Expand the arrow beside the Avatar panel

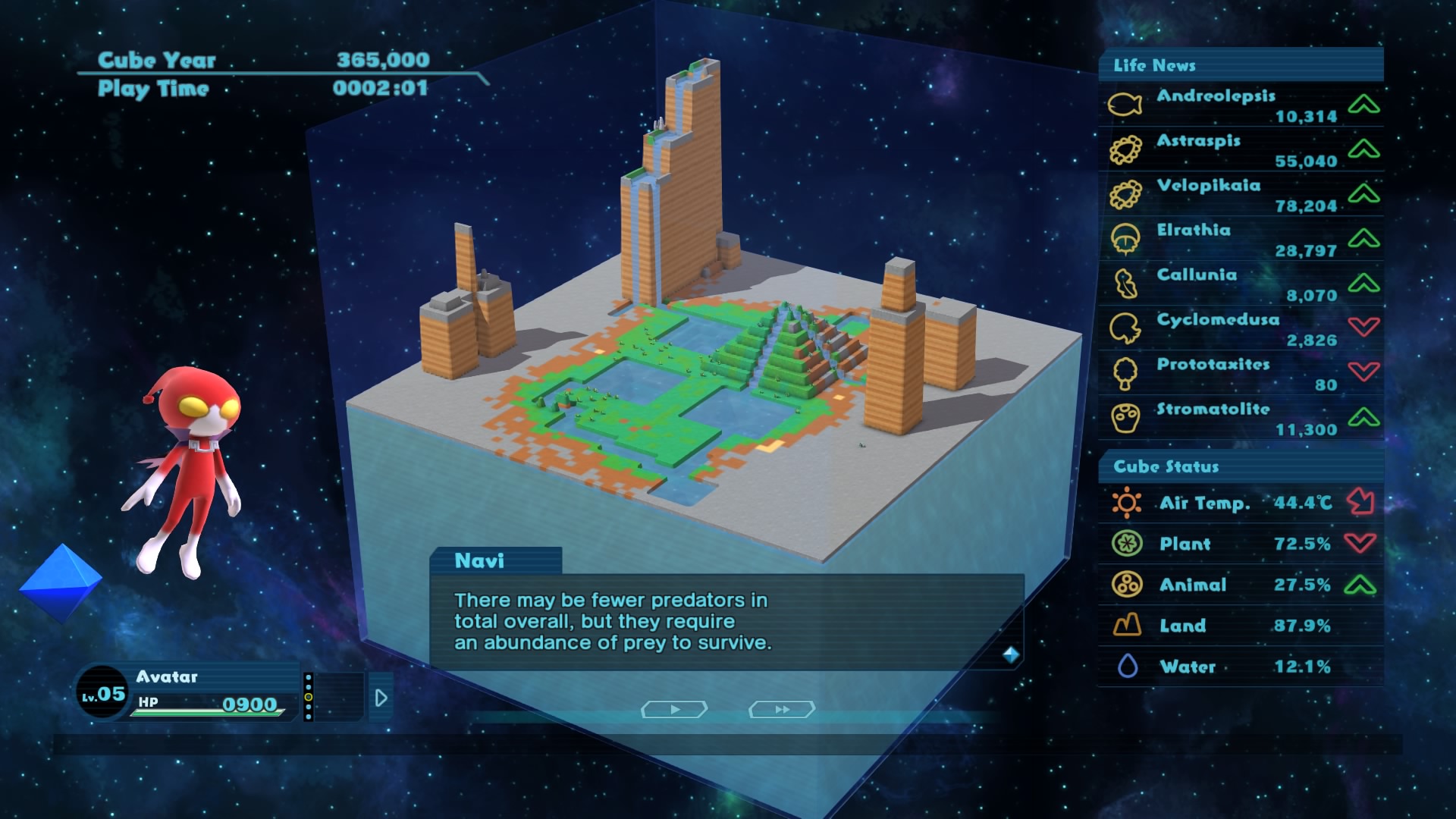pos(381,698)
